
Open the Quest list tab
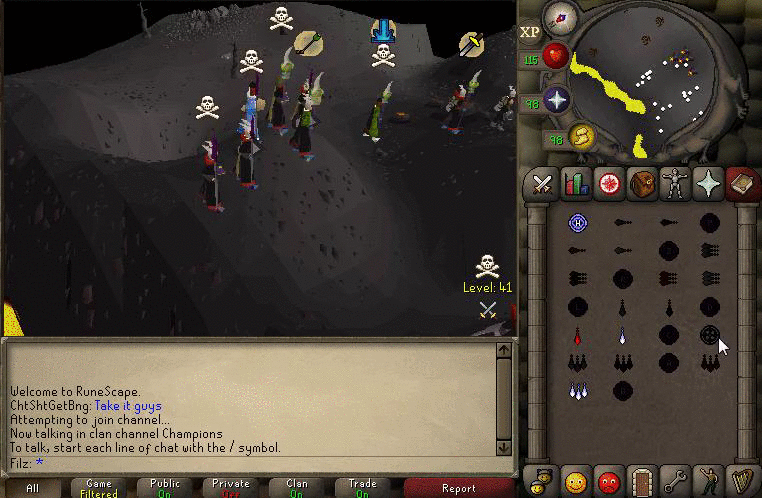pyautogui.click(x=609, y=184)
